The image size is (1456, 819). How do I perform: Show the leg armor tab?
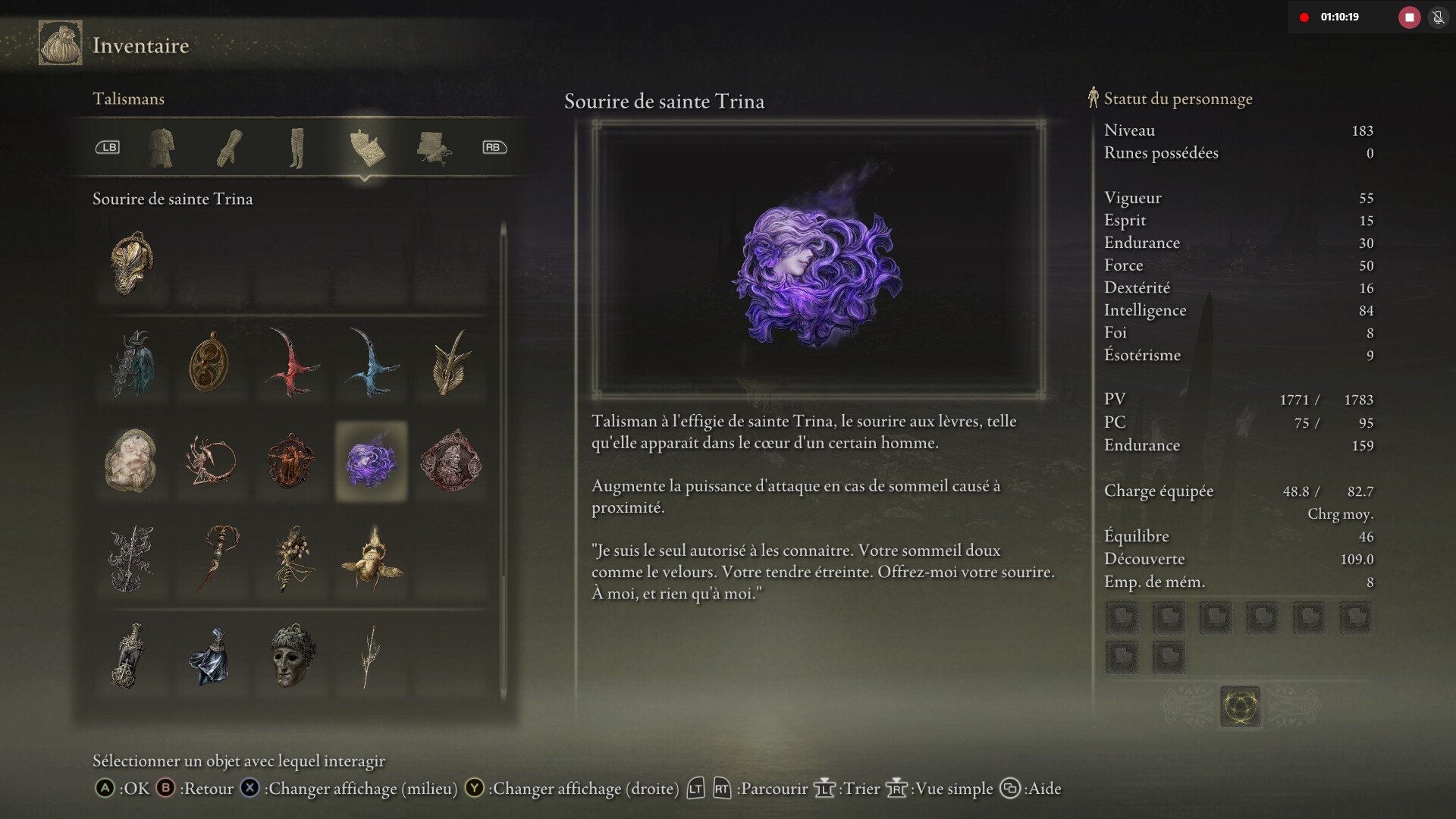pyautogui.click(x=297, y=147)
